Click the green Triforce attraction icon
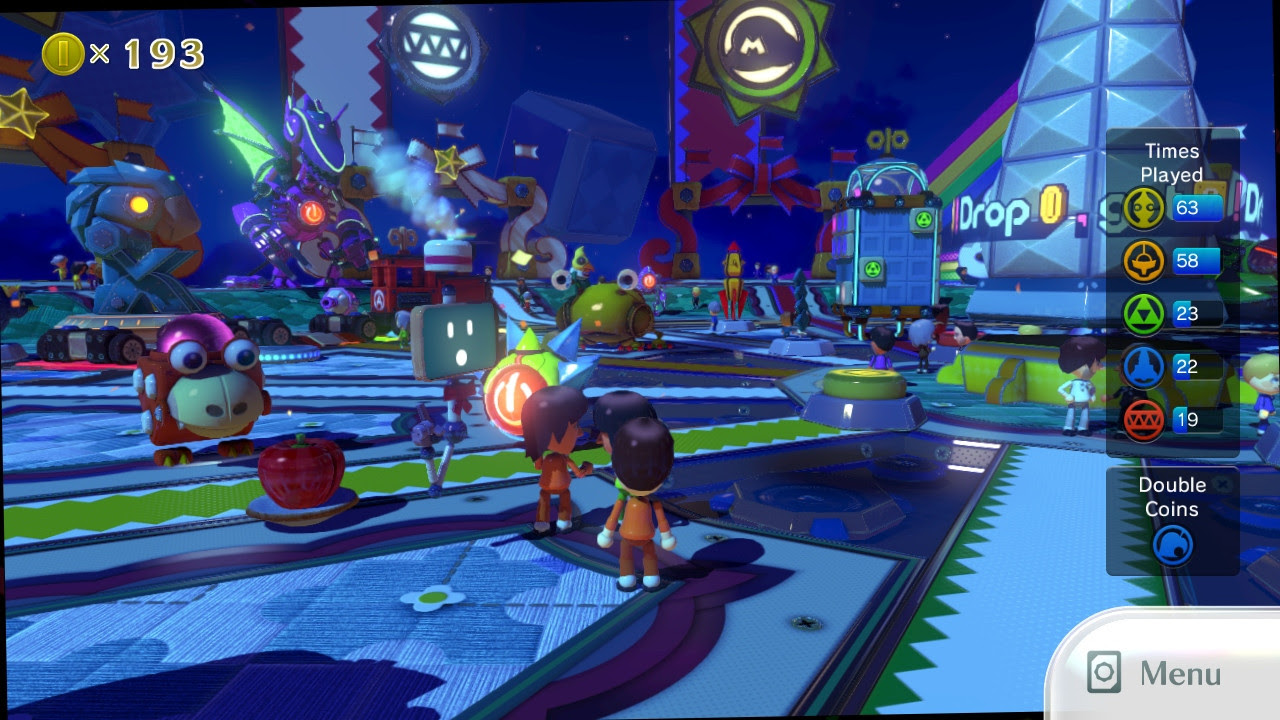Screen dimensions: 1280x720 (x=1143, y=315)
